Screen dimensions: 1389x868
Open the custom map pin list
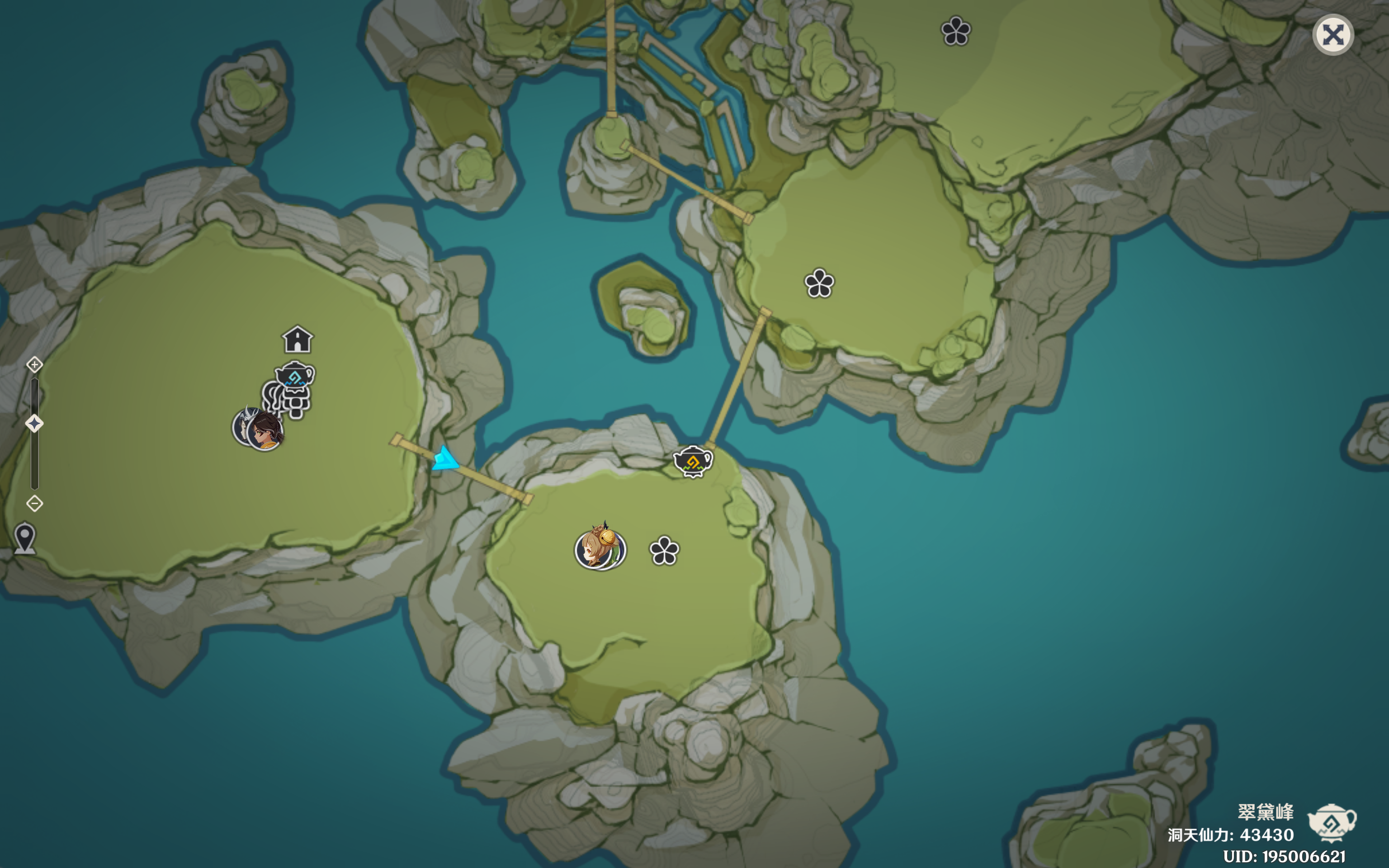pos(25,538)
